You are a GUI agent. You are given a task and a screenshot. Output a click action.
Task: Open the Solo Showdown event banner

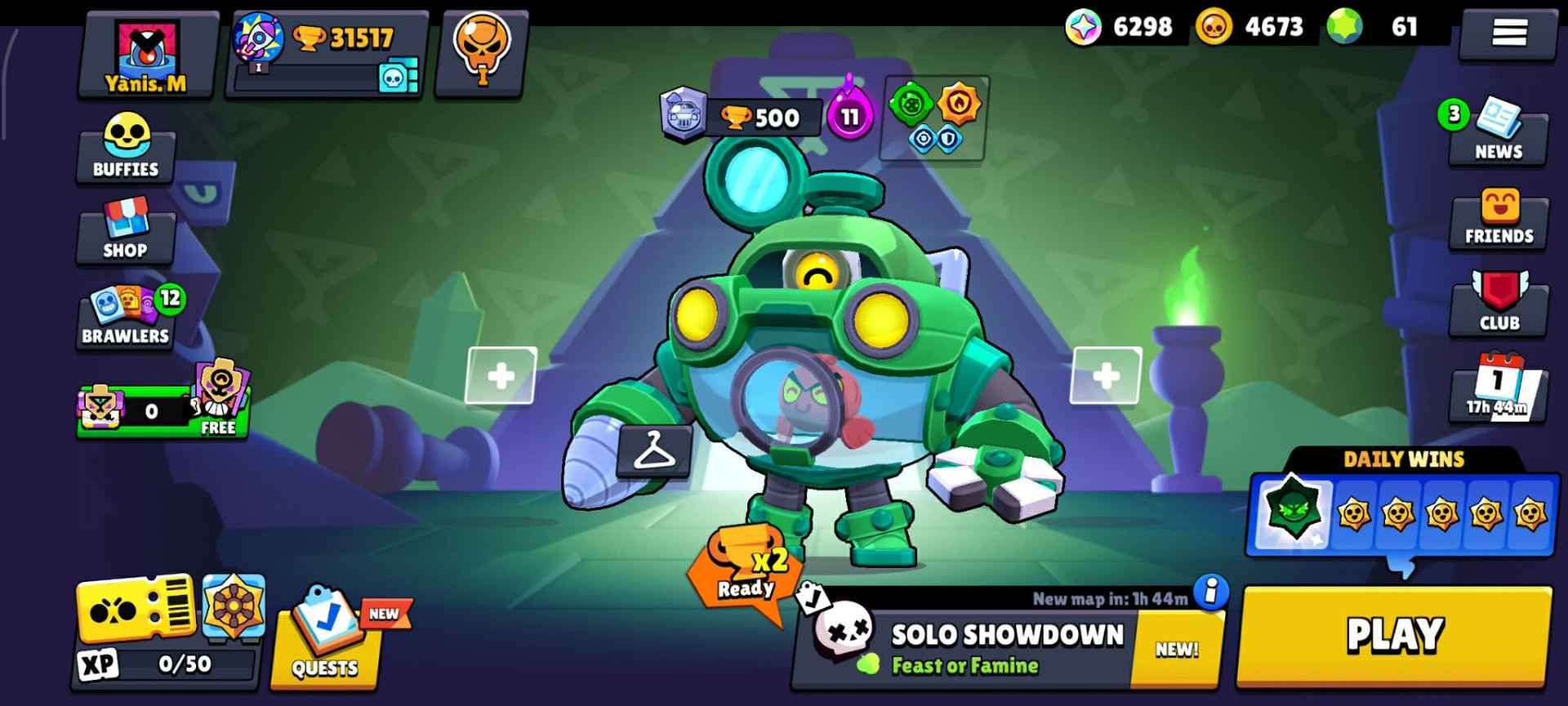1004,637
